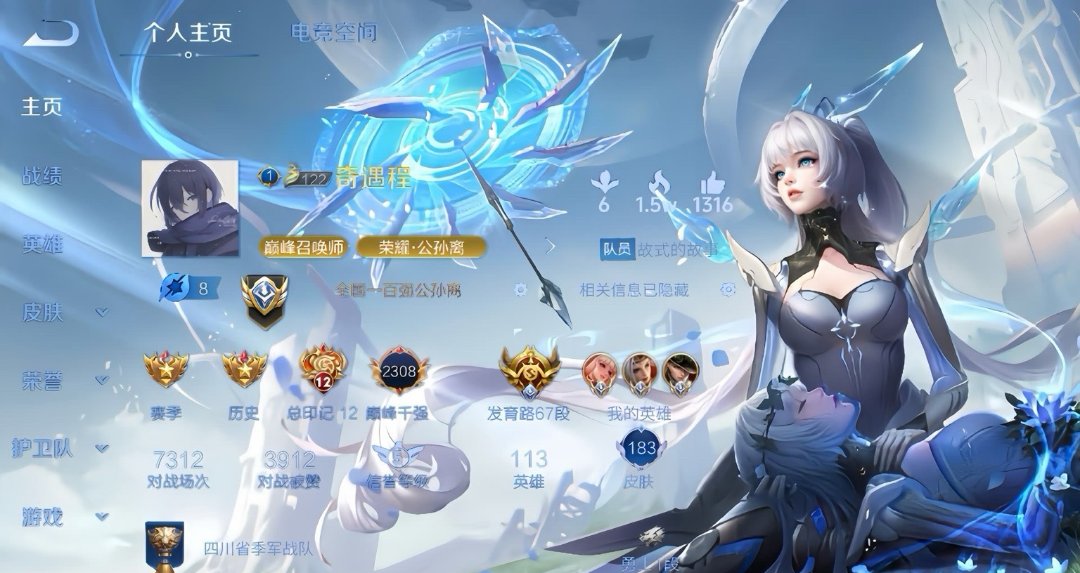
Task: Open the 电竞空间 tab
Action: pos(334,33)
